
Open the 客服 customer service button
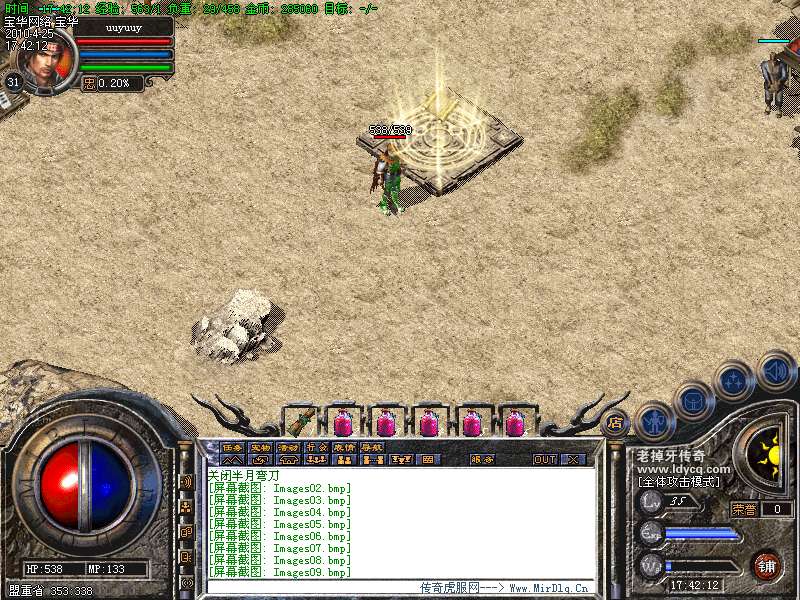tap(482, 460)
